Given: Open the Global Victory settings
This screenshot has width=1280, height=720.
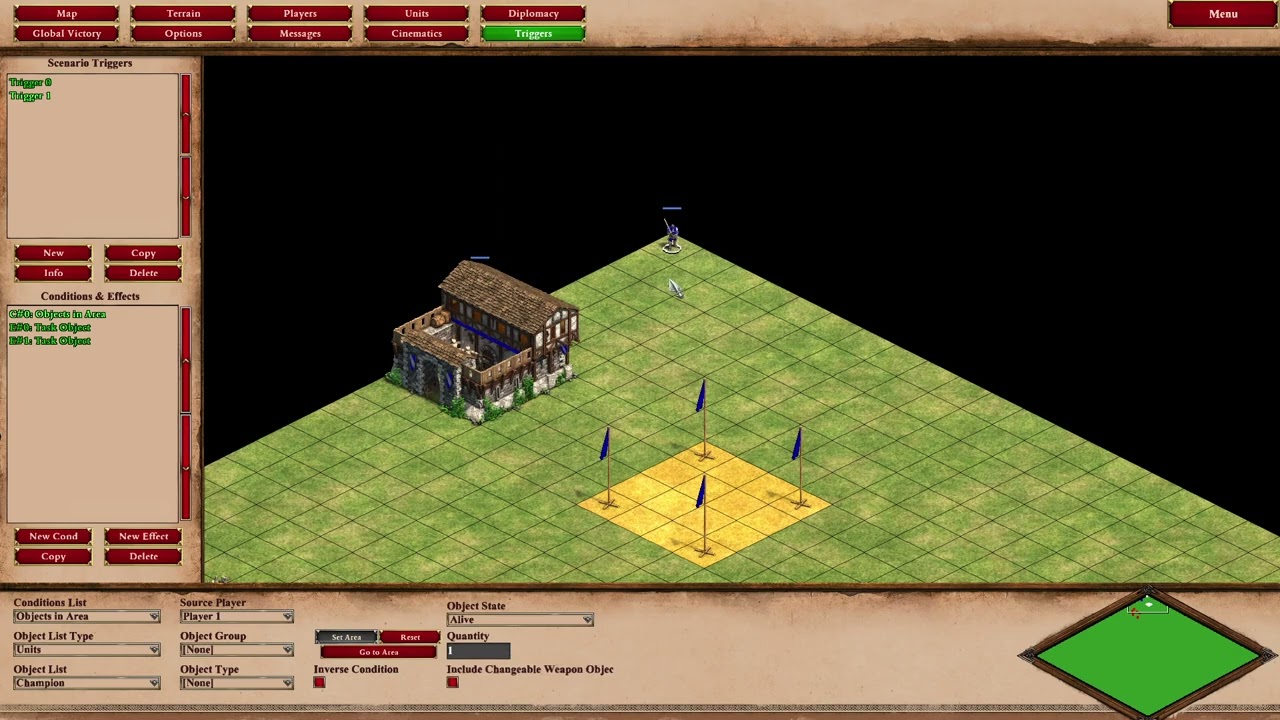Looking at the screenshot, I should pyautogui.click(x=66, y=33).
